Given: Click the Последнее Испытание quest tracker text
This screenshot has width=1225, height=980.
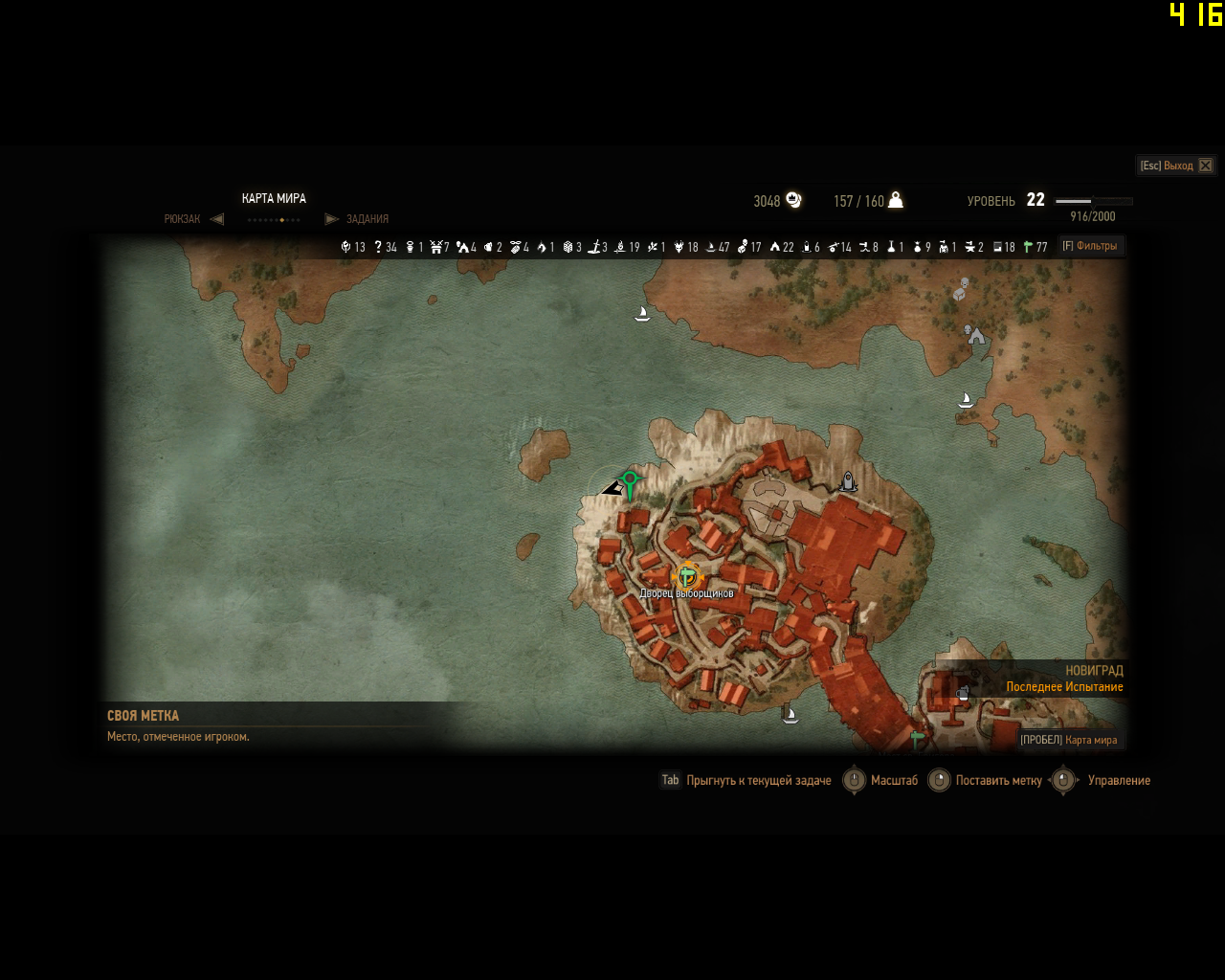Looking at the screenshot, I should 1064,687.
